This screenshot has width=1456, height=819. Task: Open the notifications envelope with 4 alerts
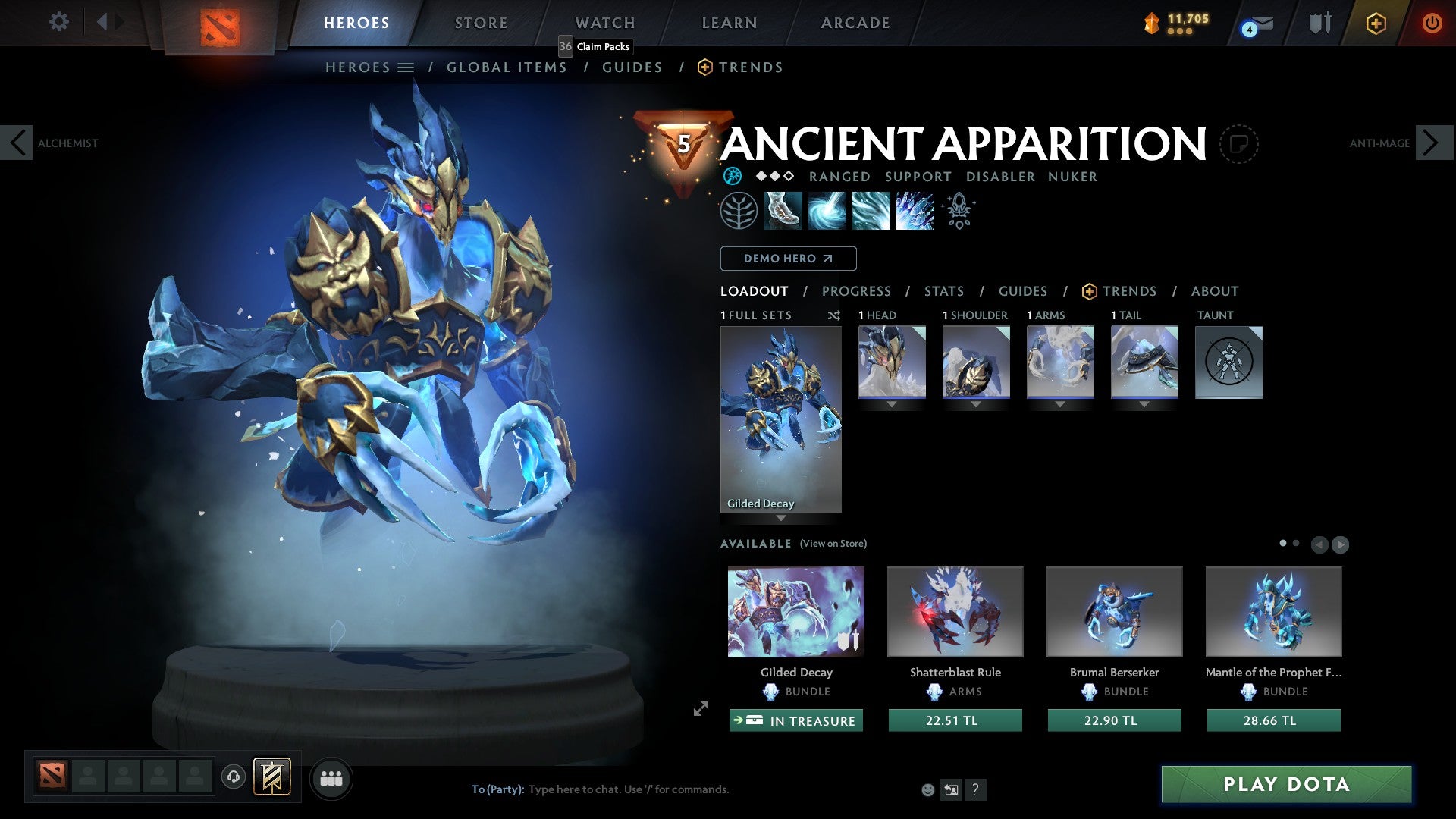(x=1255, y=24)
